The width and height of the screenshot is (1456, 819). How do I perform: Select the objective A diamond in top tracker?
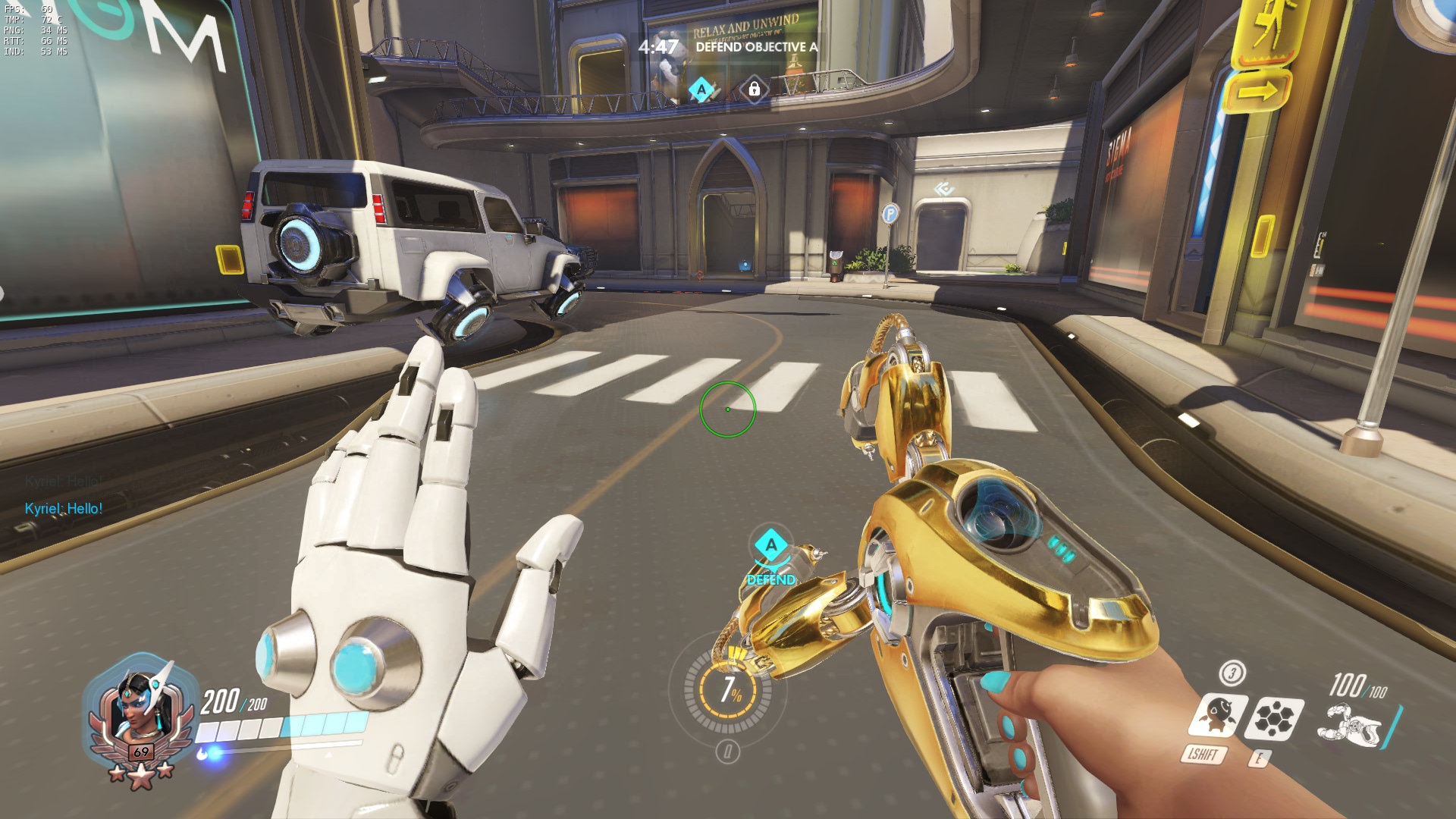702,90
